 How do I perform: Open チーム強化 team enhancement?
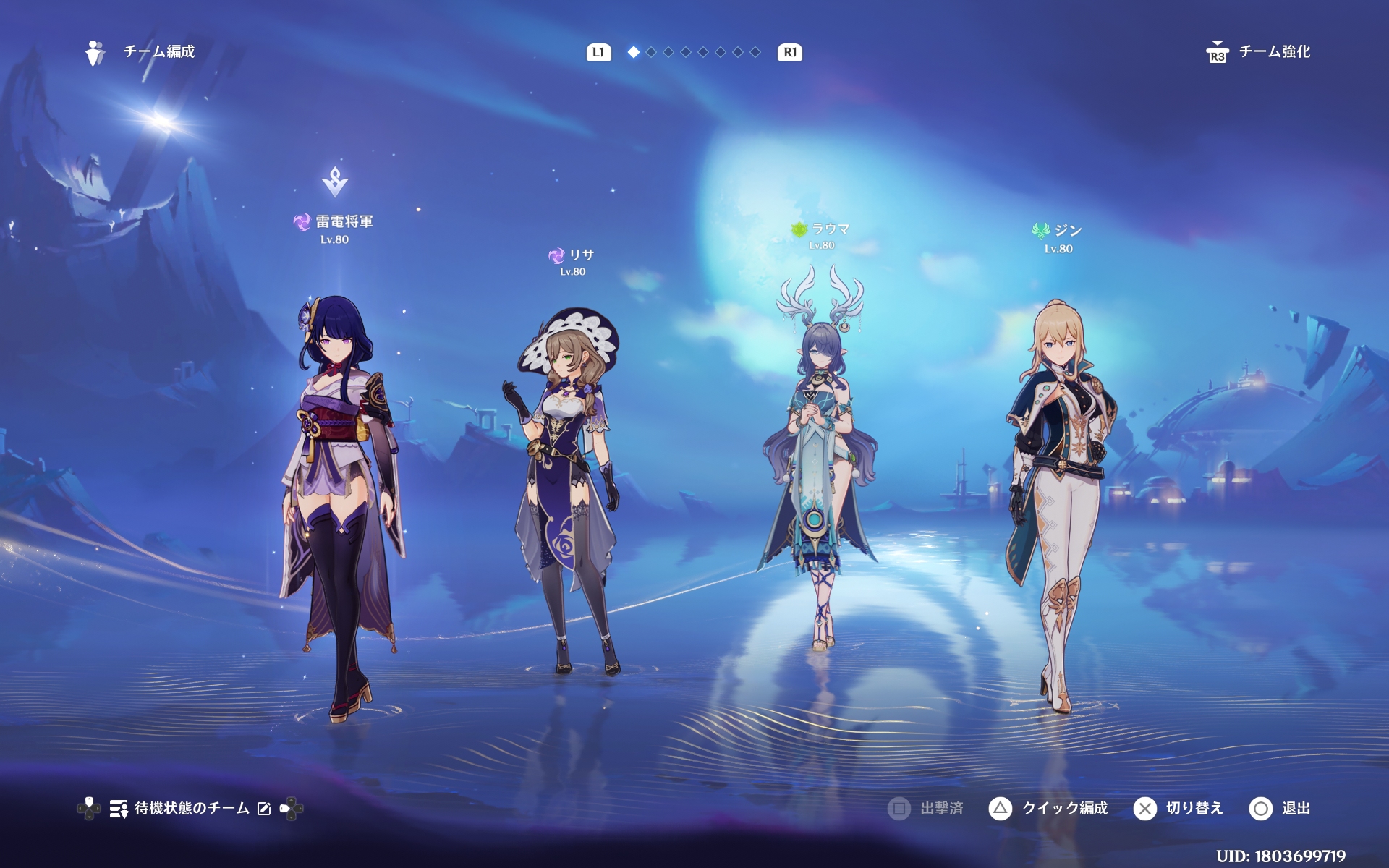coord(1259,52)
